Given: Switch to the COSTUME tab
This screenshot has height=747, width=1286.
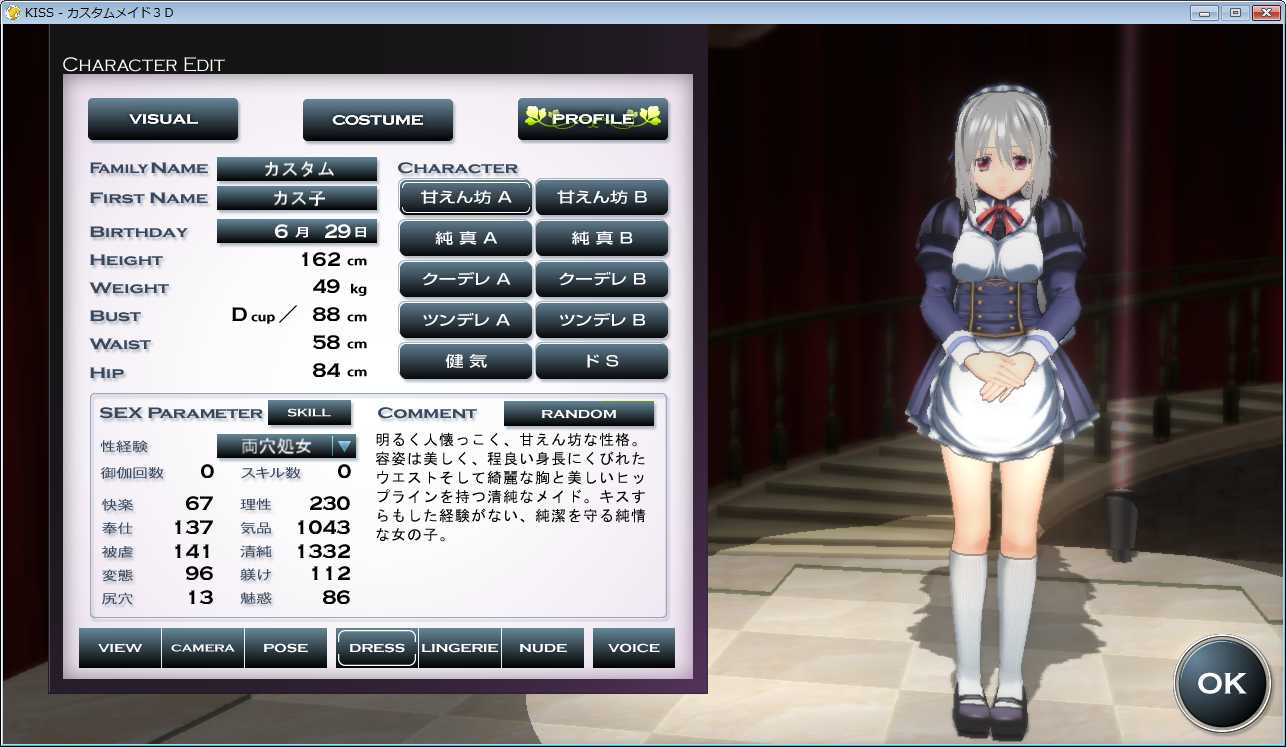Looking at the screenshot, I should coord(377,120).
